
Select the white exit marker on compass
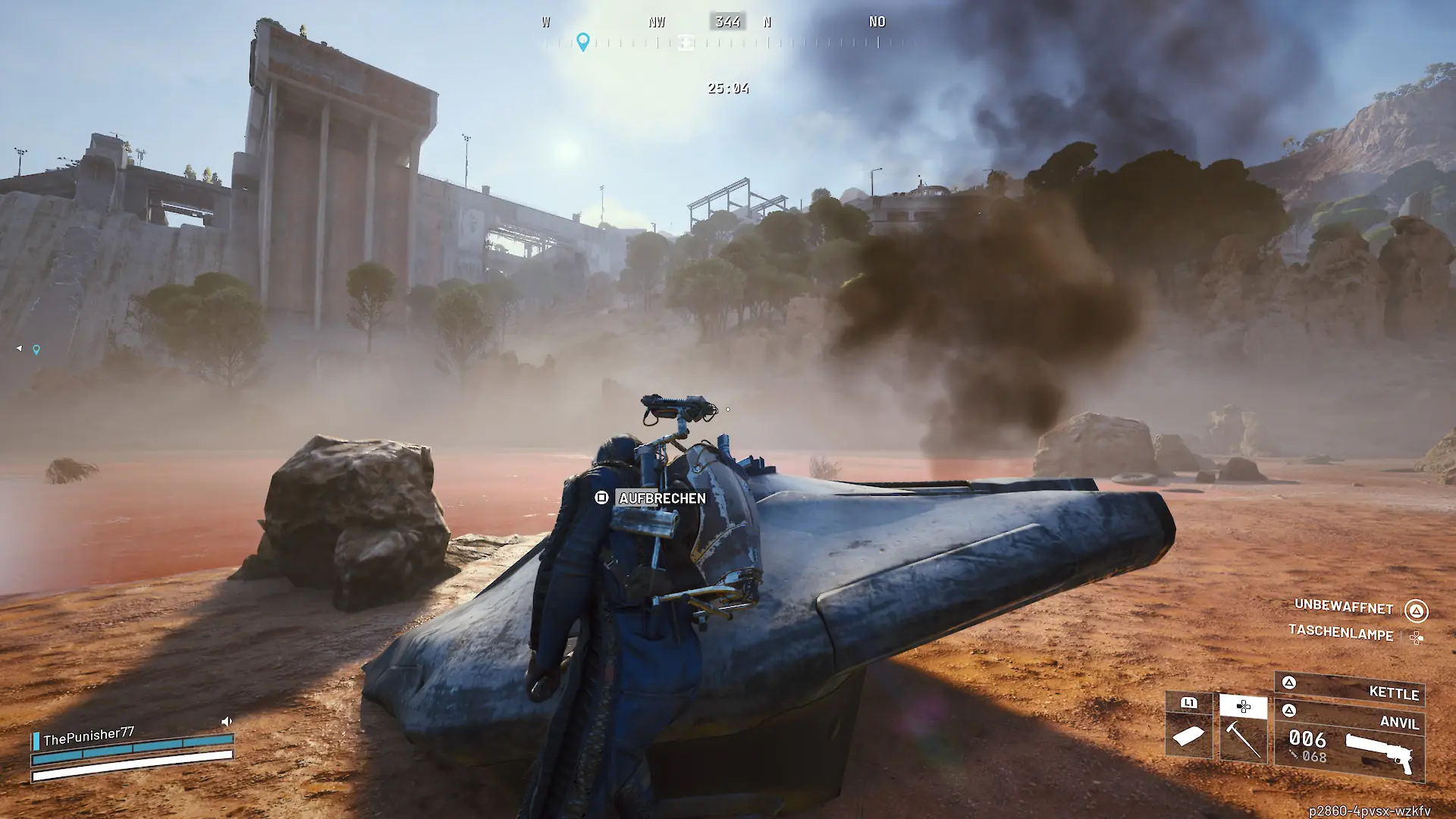coord(686,42)
